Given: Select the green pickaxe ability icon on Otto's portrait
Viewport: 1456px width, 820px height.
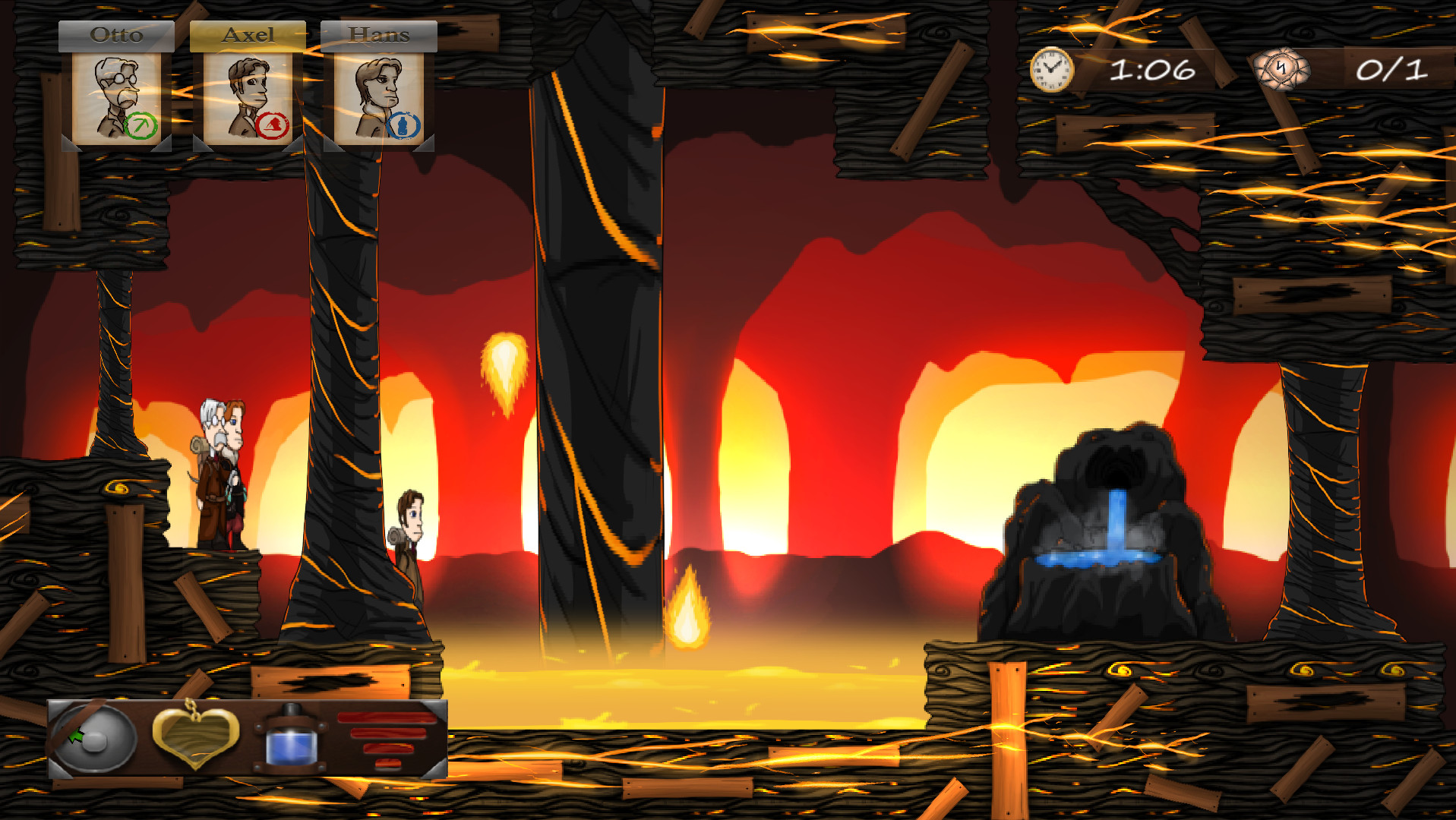Looking at the screenshot, I should [x=140, y=124].
